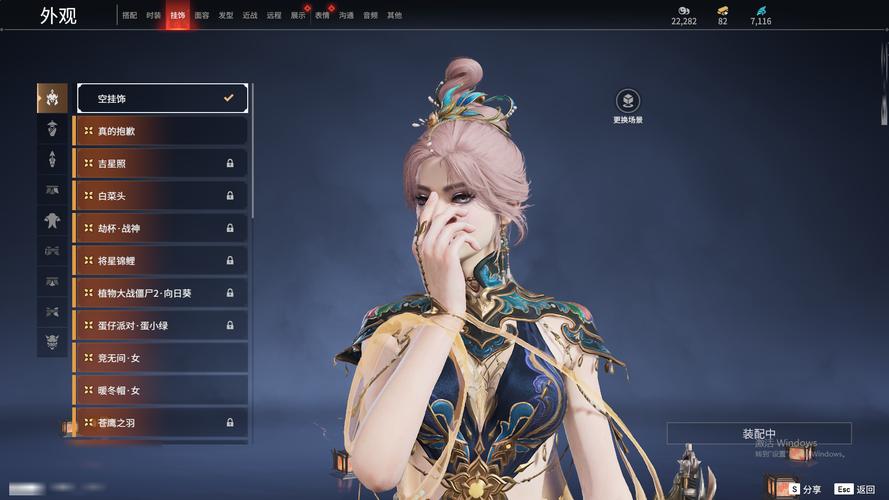The image size is (889, 500).
Task: Select the 竞无间·女 accessory
Action: (160, 358)
